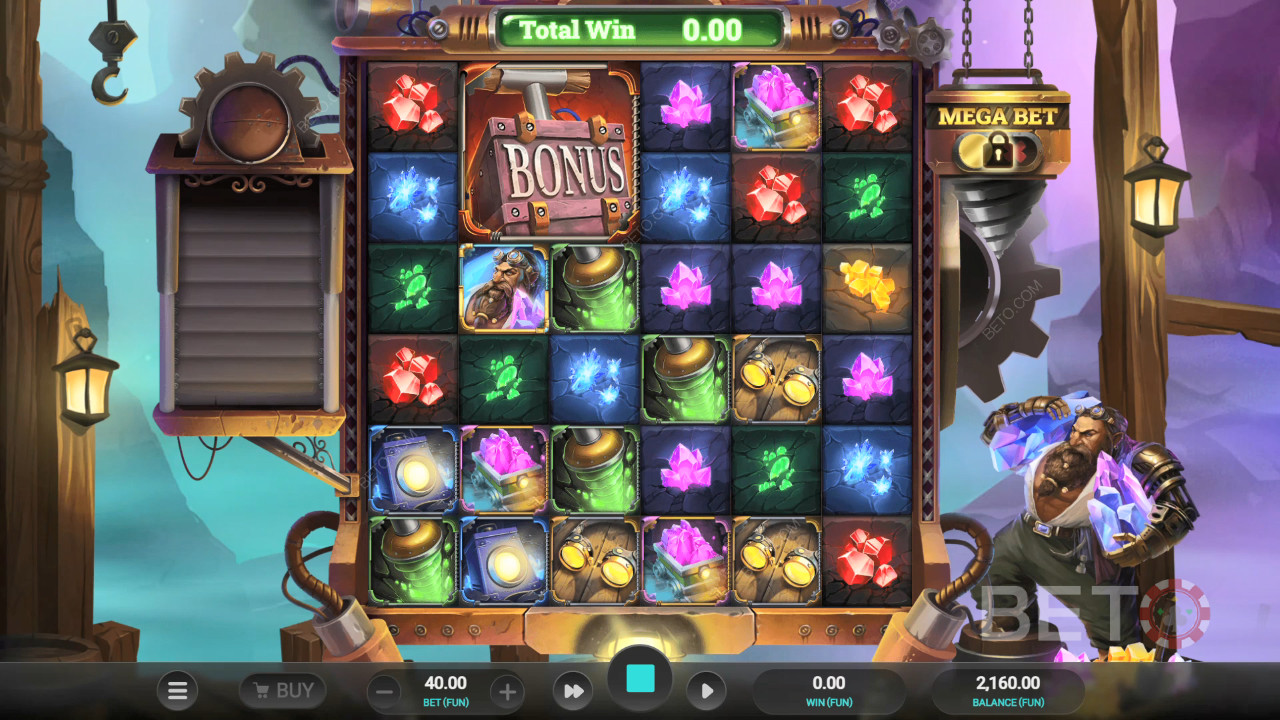Toggle the Mega Bet lock switch
The image size is (1280, 720).
click(997, 152)
